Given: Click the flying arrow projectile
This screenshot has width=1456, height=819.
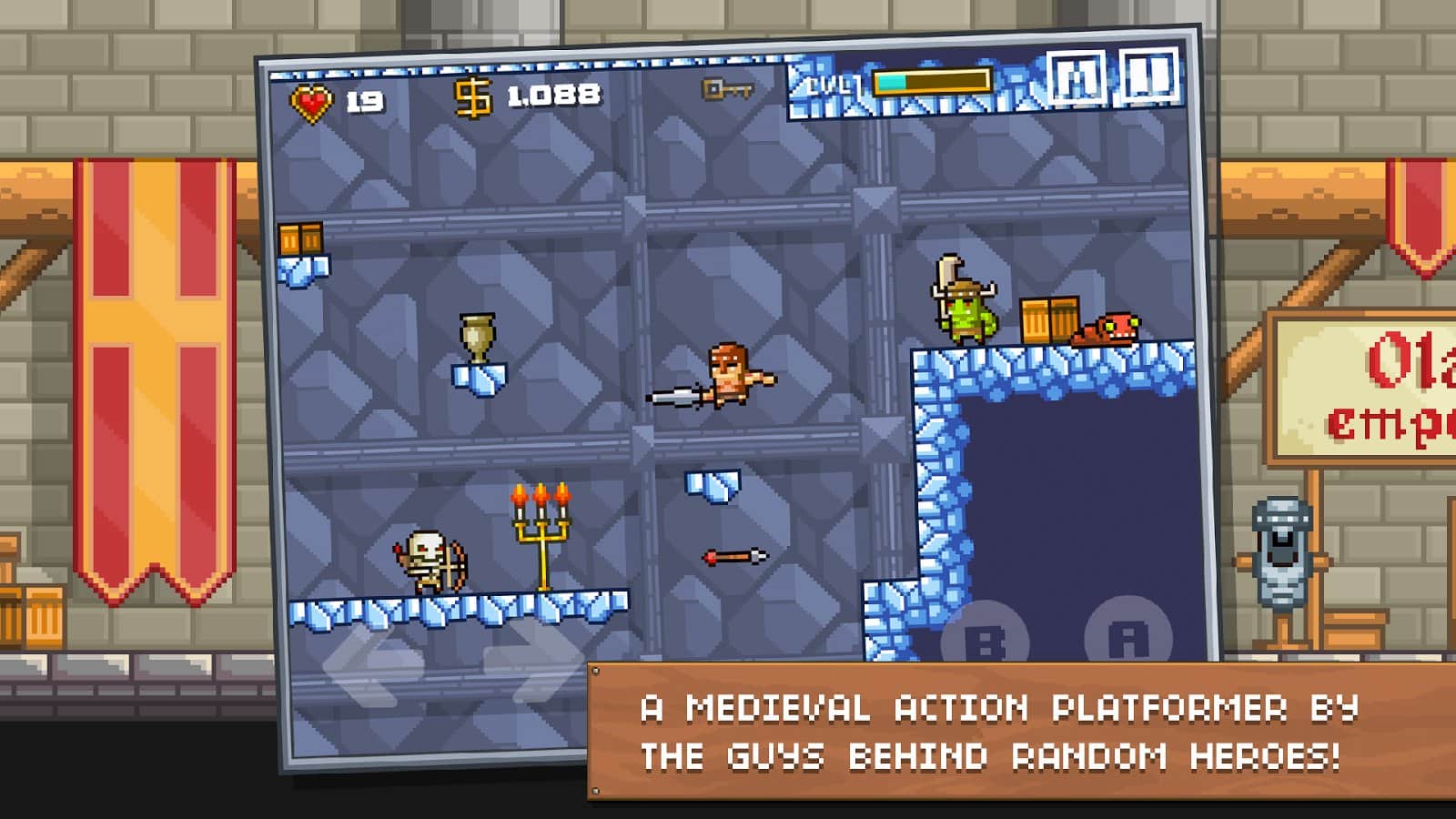Looking at the screenshot, I should pos(733,557).
